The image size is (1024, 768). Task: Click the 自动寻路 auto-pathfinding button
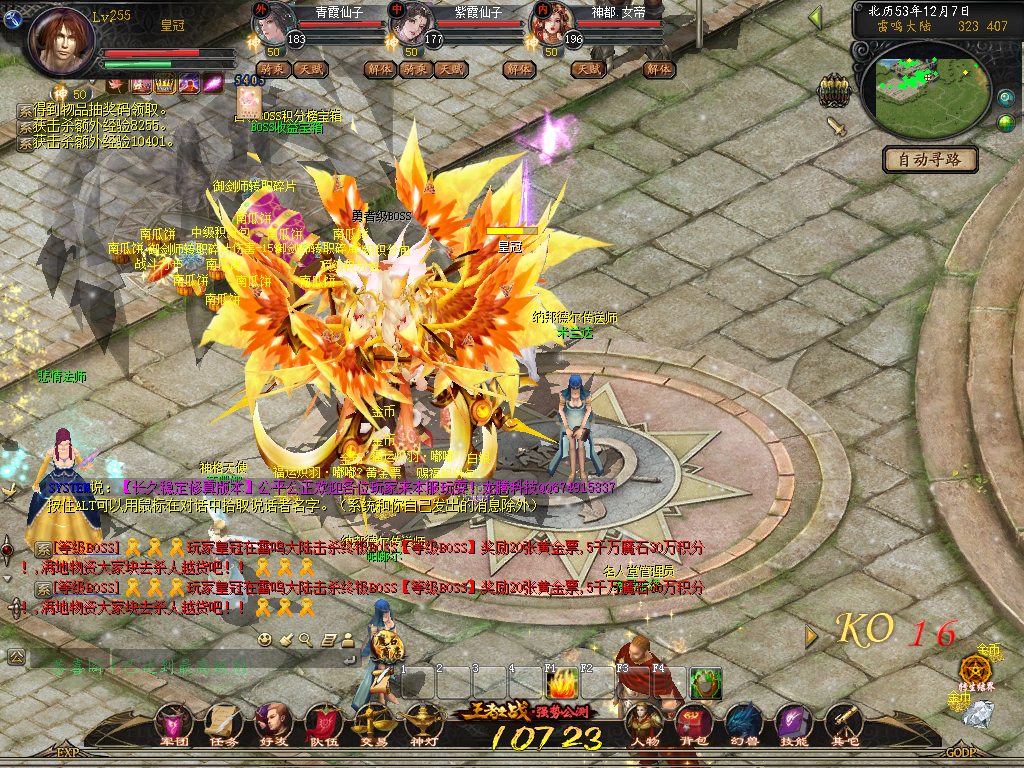click(930, 159)
